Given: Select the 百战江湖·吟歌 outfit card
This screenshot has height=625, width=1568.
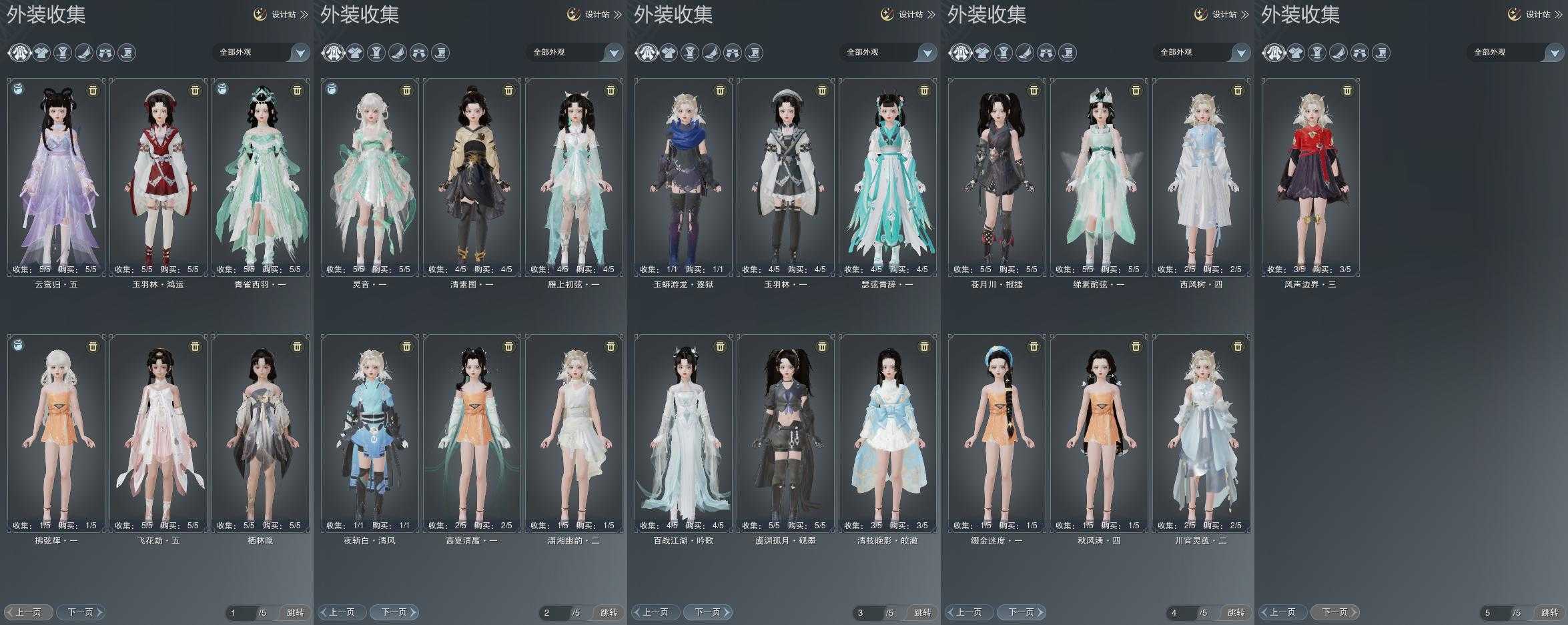Looking at the screenshot, I should click(683, 433).
